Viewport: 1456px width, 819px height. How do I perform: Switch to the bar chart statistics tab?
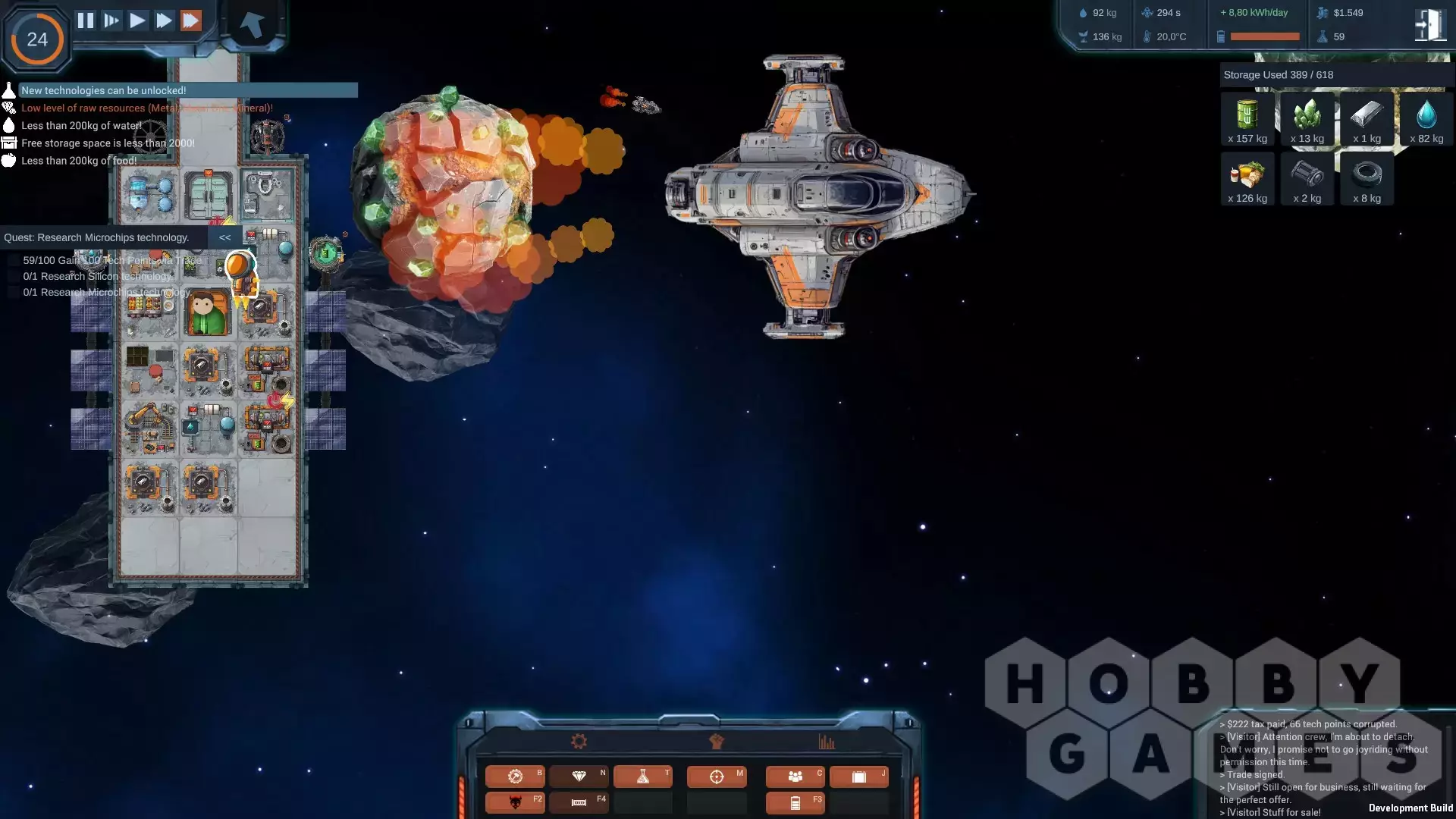(827, 742)
